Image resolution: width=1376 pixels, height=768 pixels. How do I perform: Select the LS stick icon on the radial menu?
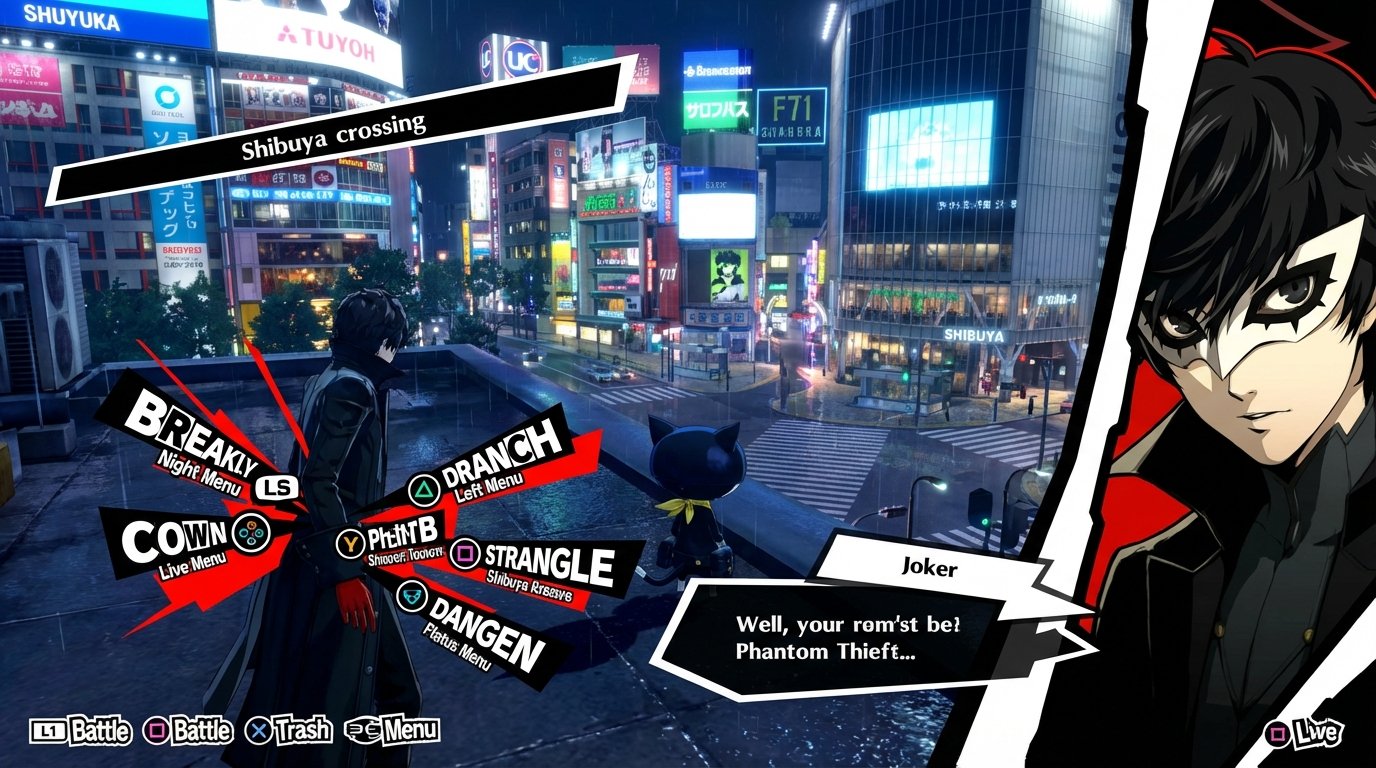(x=277, y=486)
